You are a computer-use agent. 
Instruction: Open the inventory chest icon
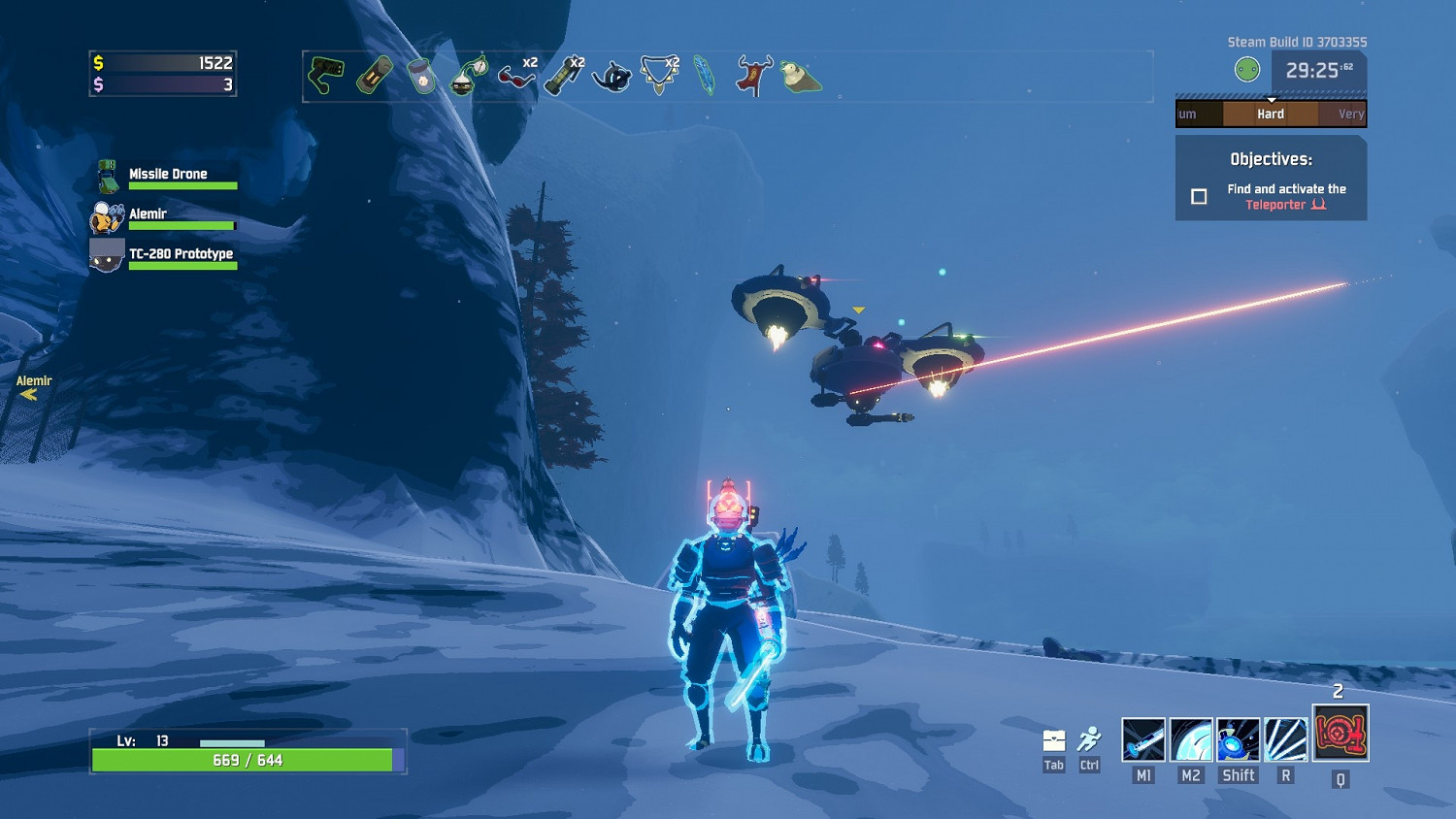(1054, 741)
